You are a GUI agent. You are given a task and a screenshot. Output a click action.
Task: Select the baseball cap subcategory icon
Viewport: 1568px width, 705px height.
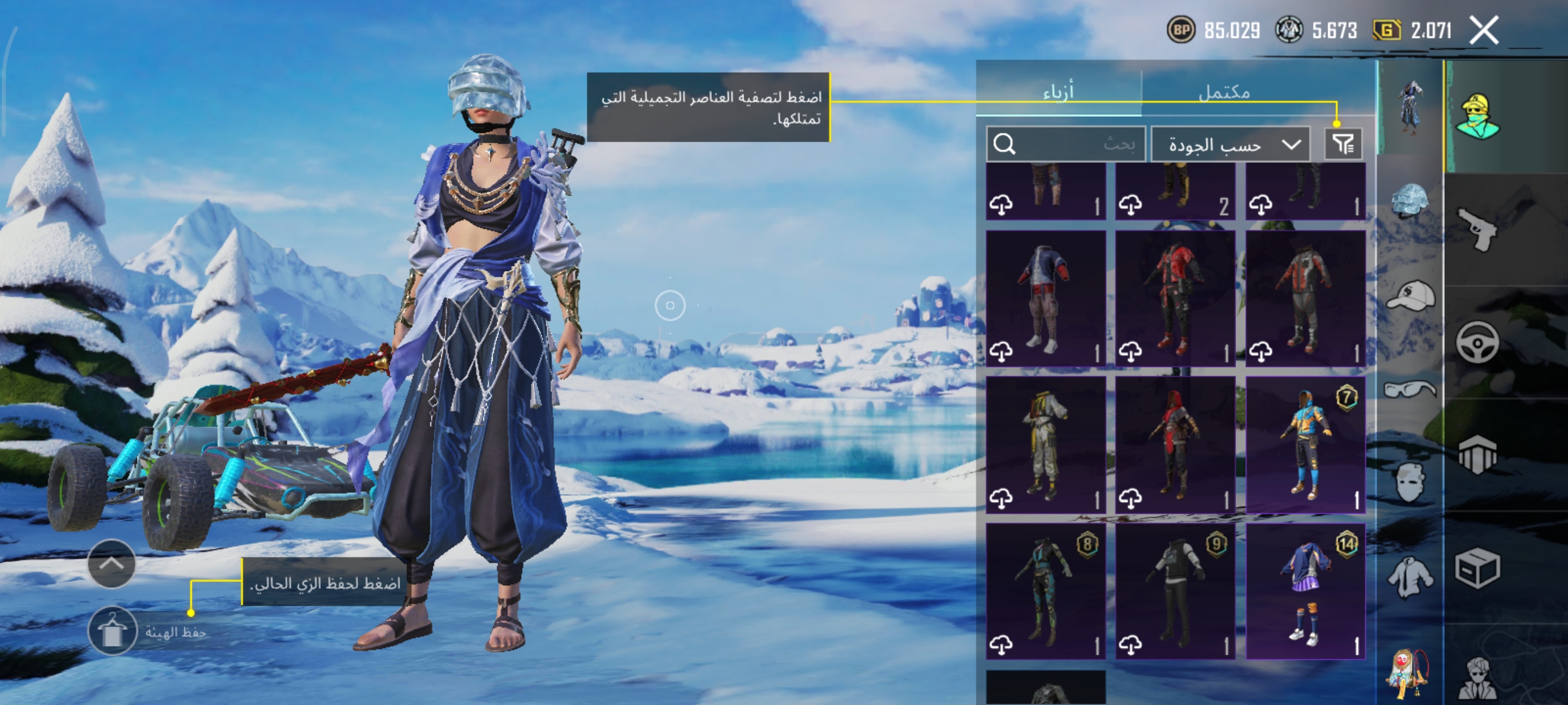coord(1410,295)
